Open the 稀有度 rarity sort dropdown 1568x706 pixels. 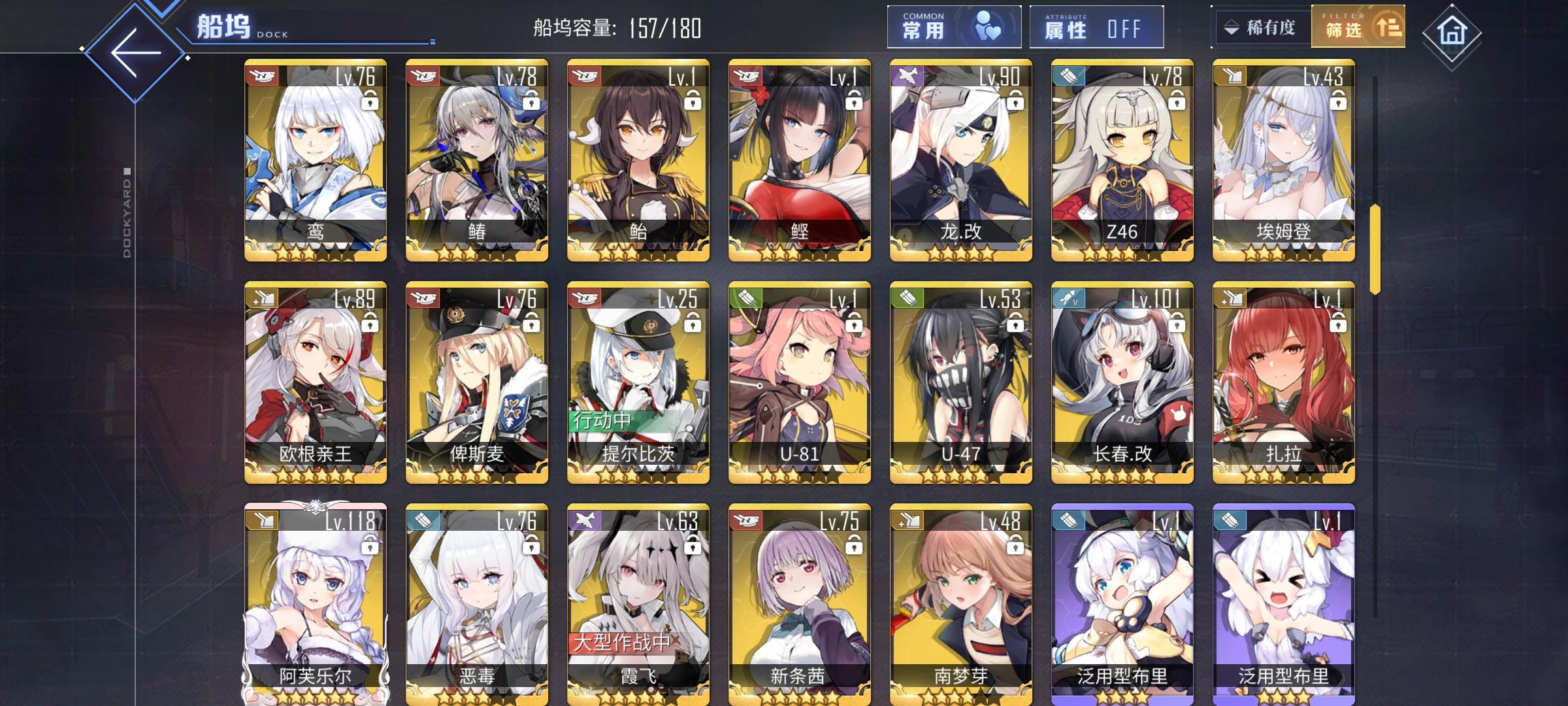coord(1262,27)
